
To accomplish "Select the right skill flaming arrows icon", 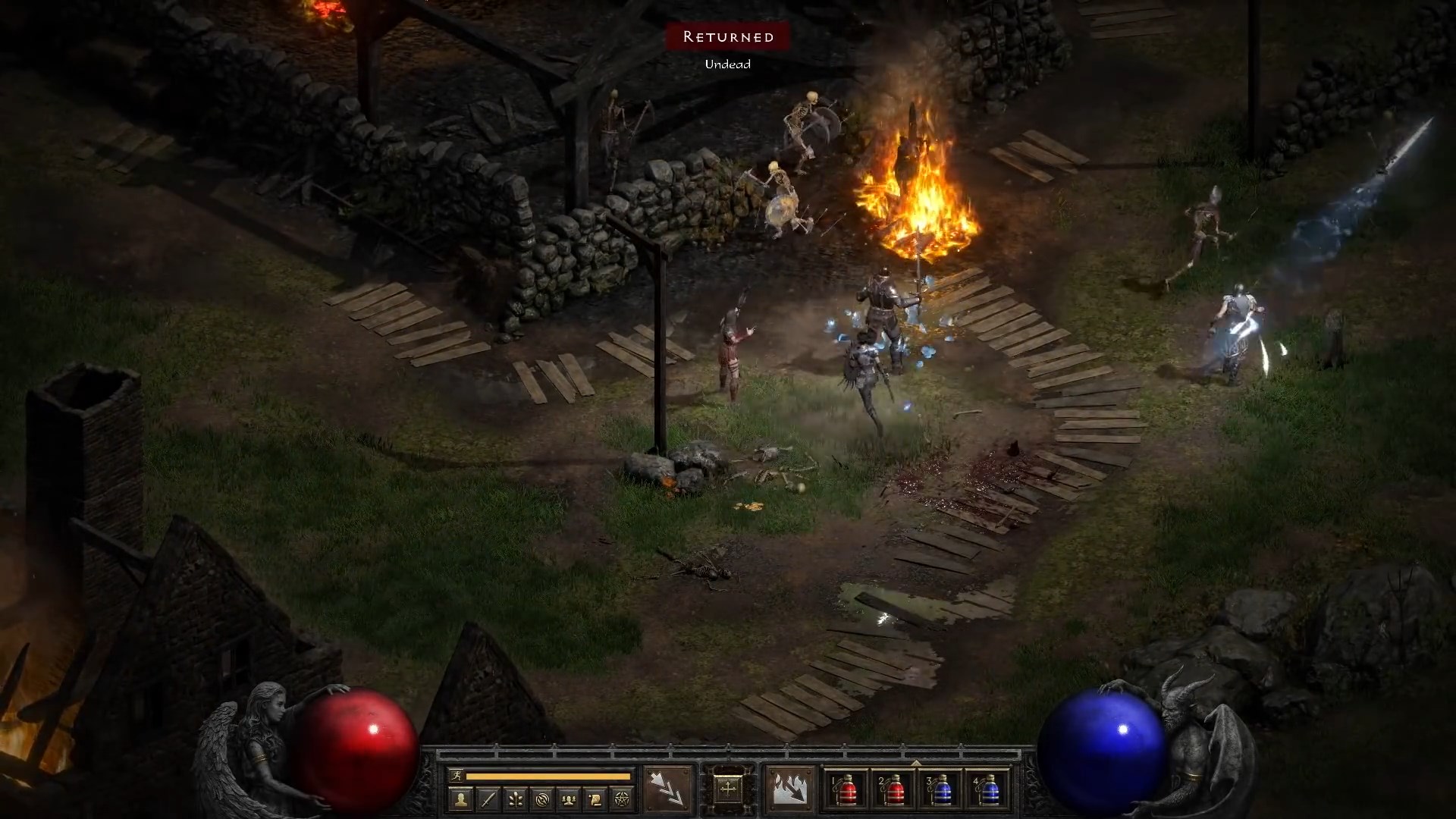I will coord(789,789).
